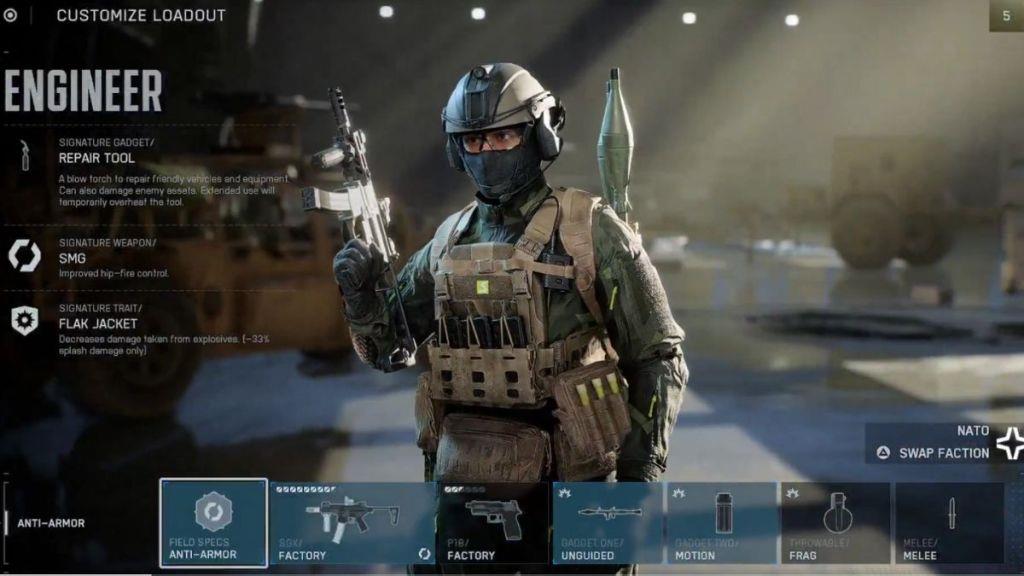
Task: Select the Anti-Armor loadout entry on the left
Action: point(51,523)
